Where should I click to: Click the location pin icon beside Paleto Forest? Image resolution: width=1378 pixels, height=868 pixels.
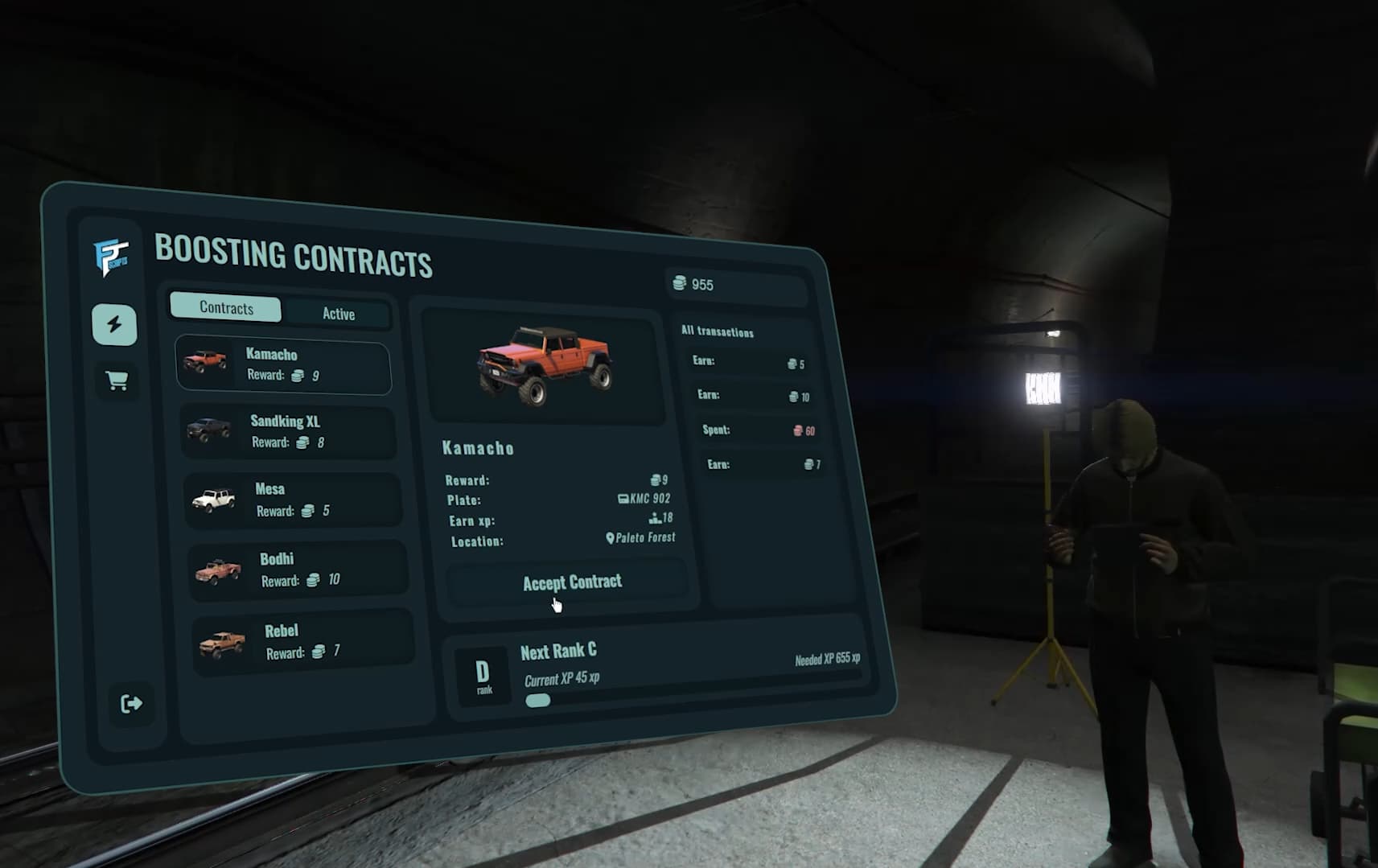coord(609,537)
